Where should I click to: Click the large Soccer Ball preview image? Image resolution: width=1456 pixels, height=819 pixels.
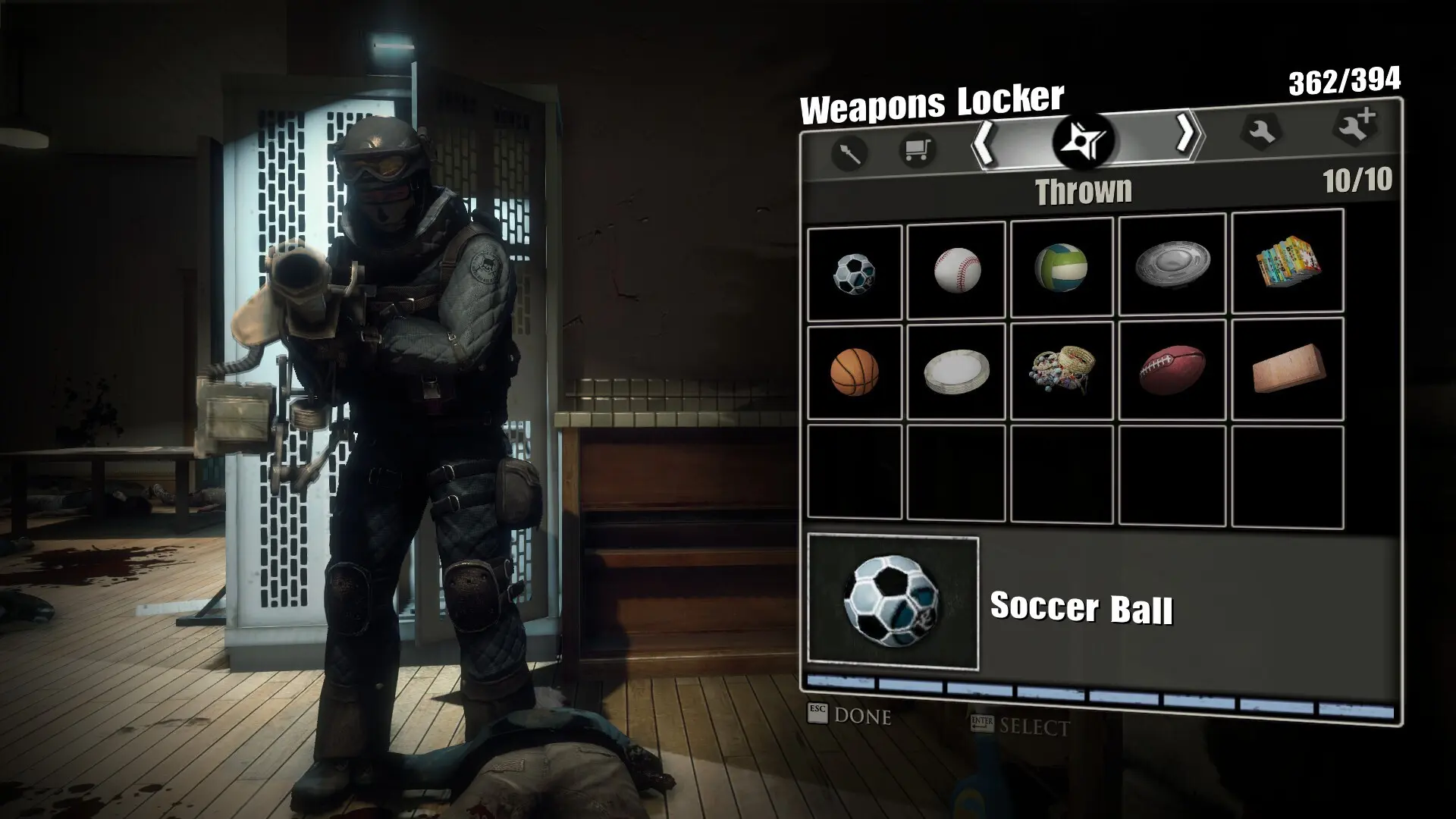[x=893, y=604]
